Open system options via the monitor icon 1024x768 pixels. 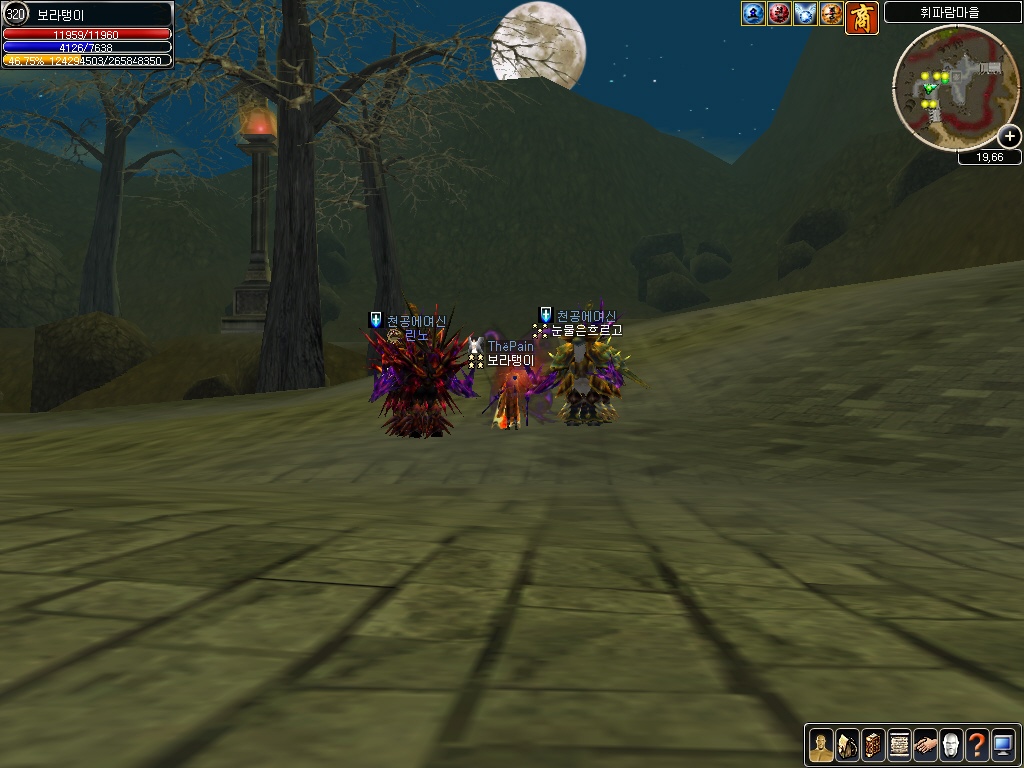[x=1003, y=745]
